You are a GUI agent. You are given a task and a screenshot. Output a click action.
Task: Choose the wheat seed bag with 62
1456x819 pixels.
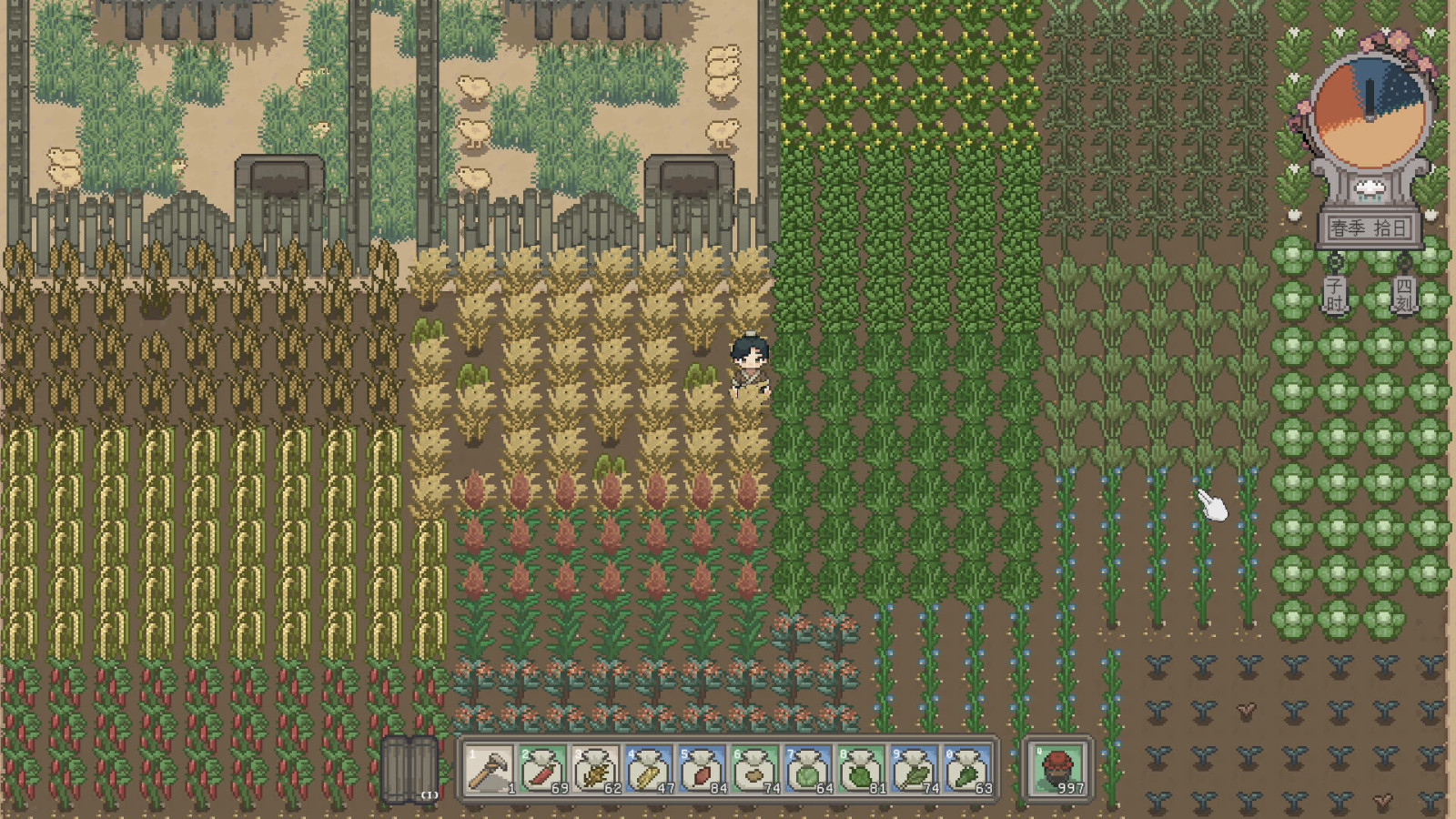[x=596, y=769]
